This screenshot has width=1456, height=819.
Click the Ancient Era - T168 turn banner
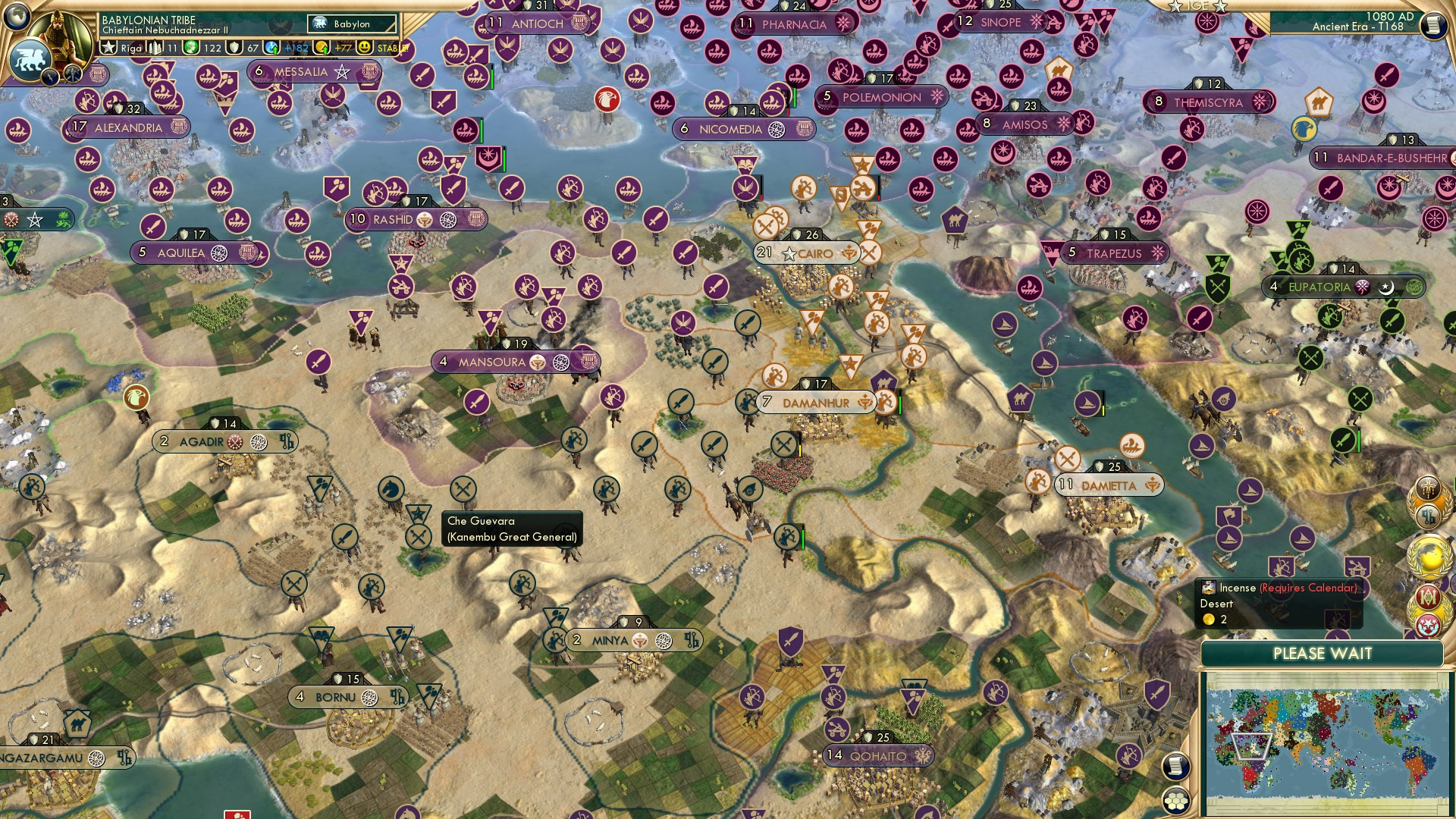point(1357,27)
